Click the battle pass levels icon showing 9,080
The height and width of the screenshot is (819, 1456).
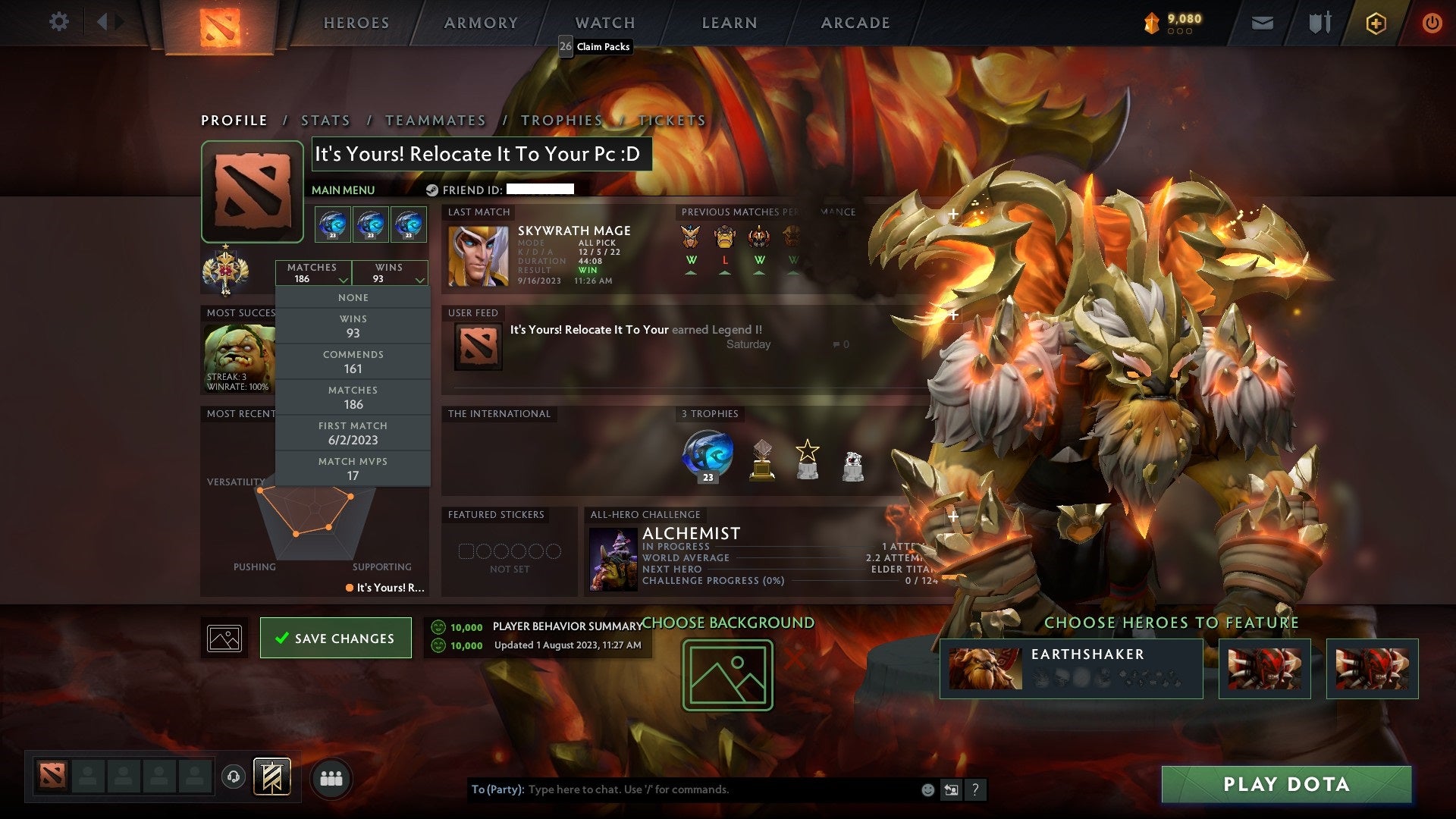(1169, 23)
